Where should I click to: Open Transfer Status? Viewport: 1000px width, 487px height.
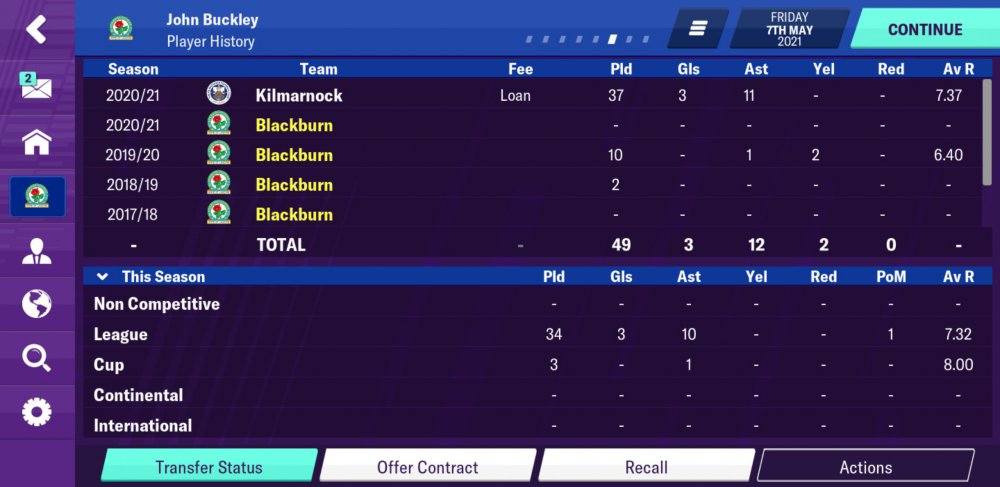click(x=208, y=467)
